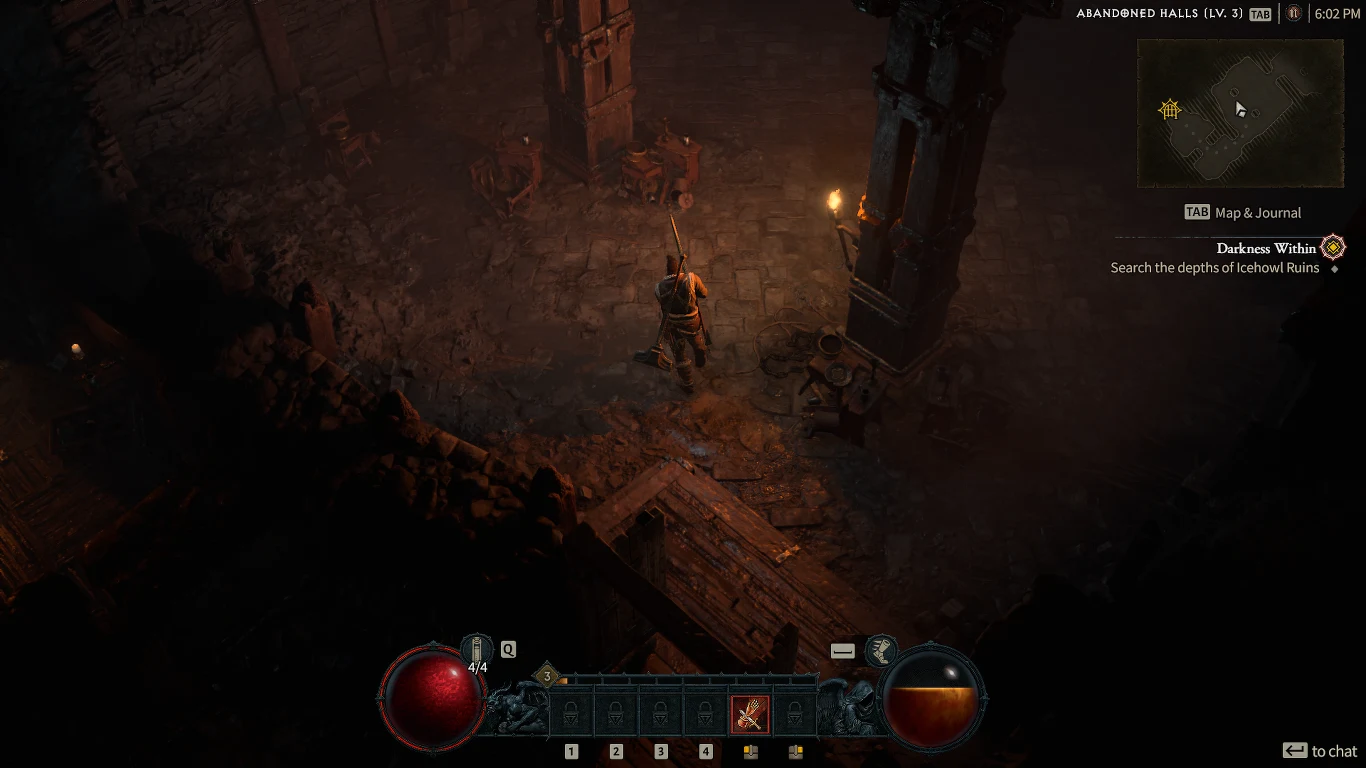Select the Darkness Within quest entry

tap(1265, 248)
